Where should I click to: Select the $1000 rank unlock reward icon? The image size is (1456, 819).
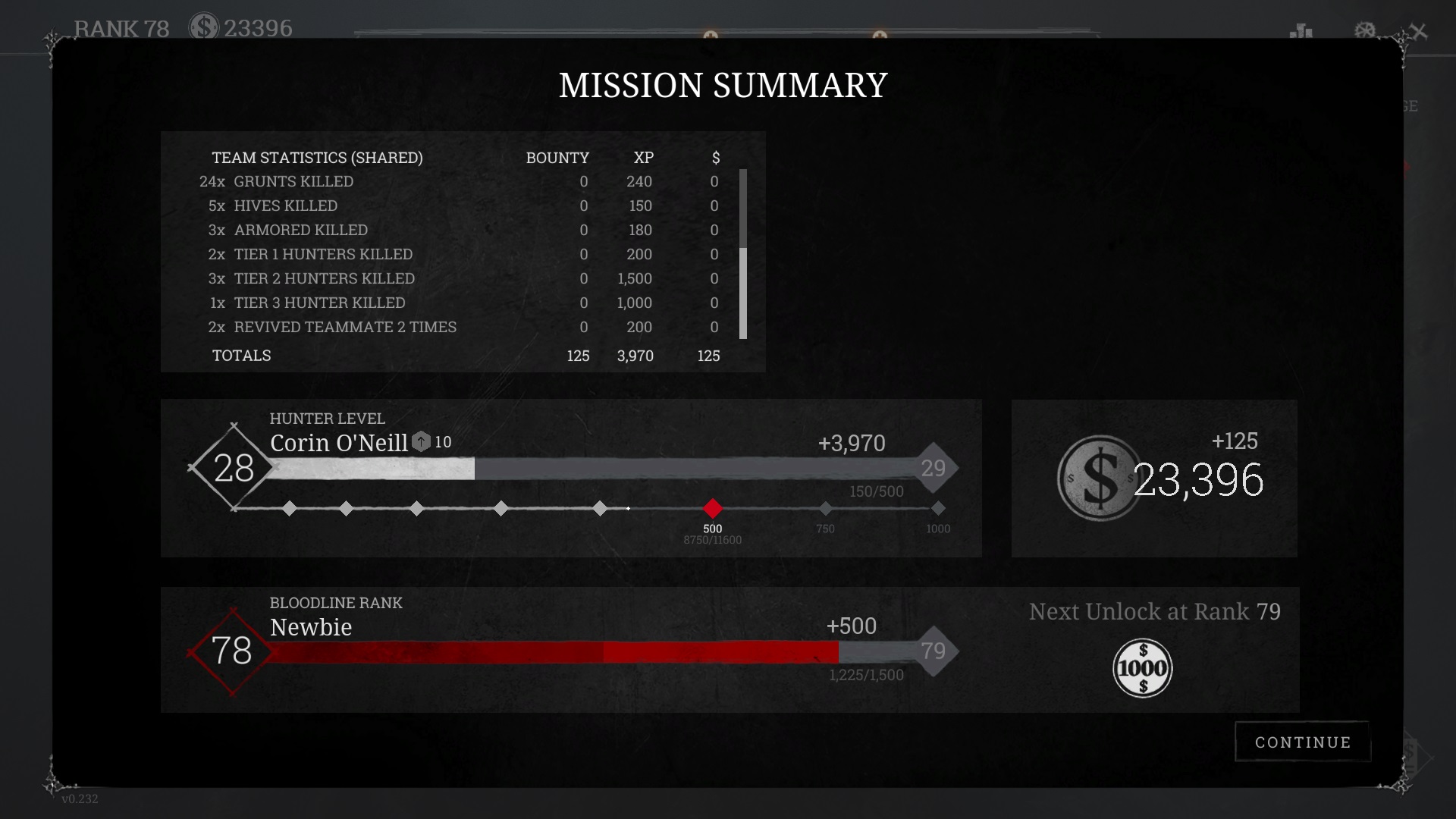(1142, 668)
